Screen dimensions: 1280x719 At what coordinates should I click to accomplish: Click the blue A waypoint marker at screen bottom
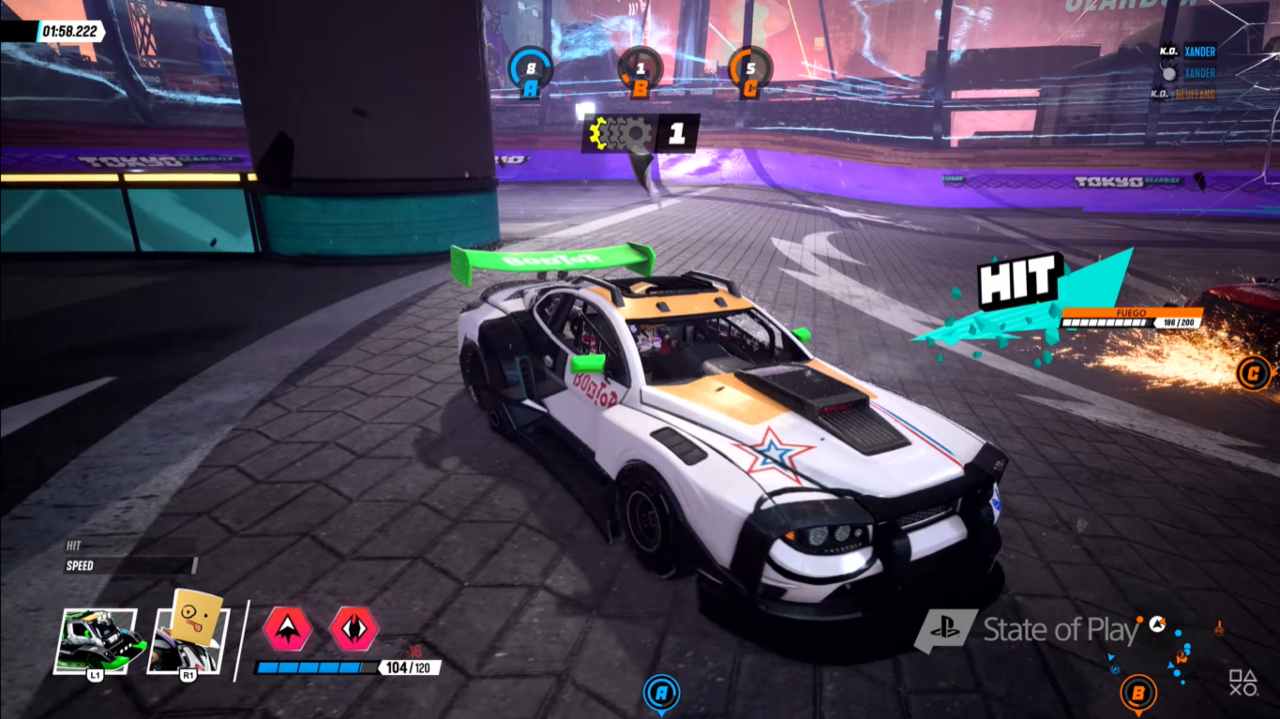(x=661, y=692)
